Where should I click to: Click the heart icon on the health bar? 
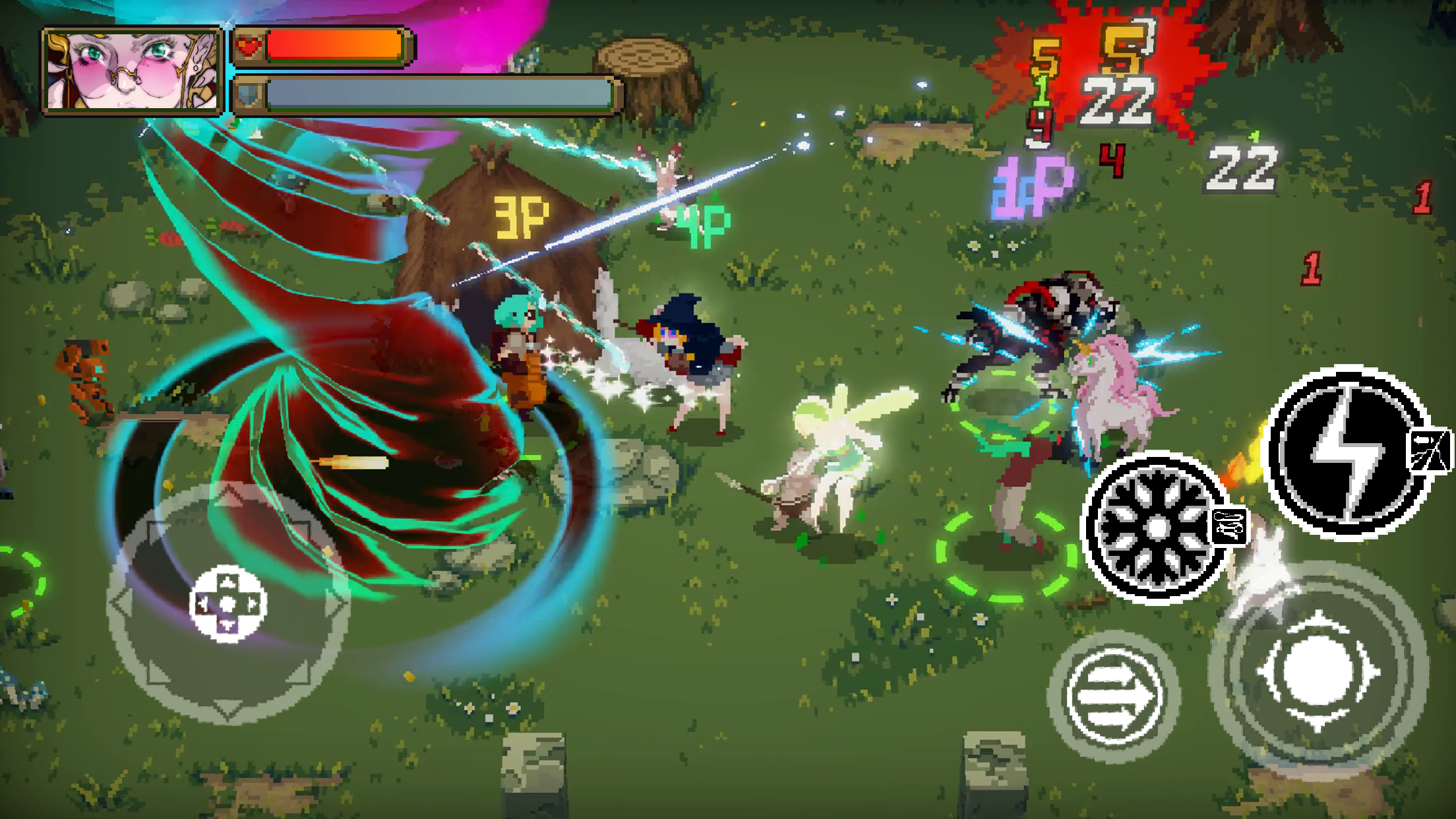pos(247,46)
